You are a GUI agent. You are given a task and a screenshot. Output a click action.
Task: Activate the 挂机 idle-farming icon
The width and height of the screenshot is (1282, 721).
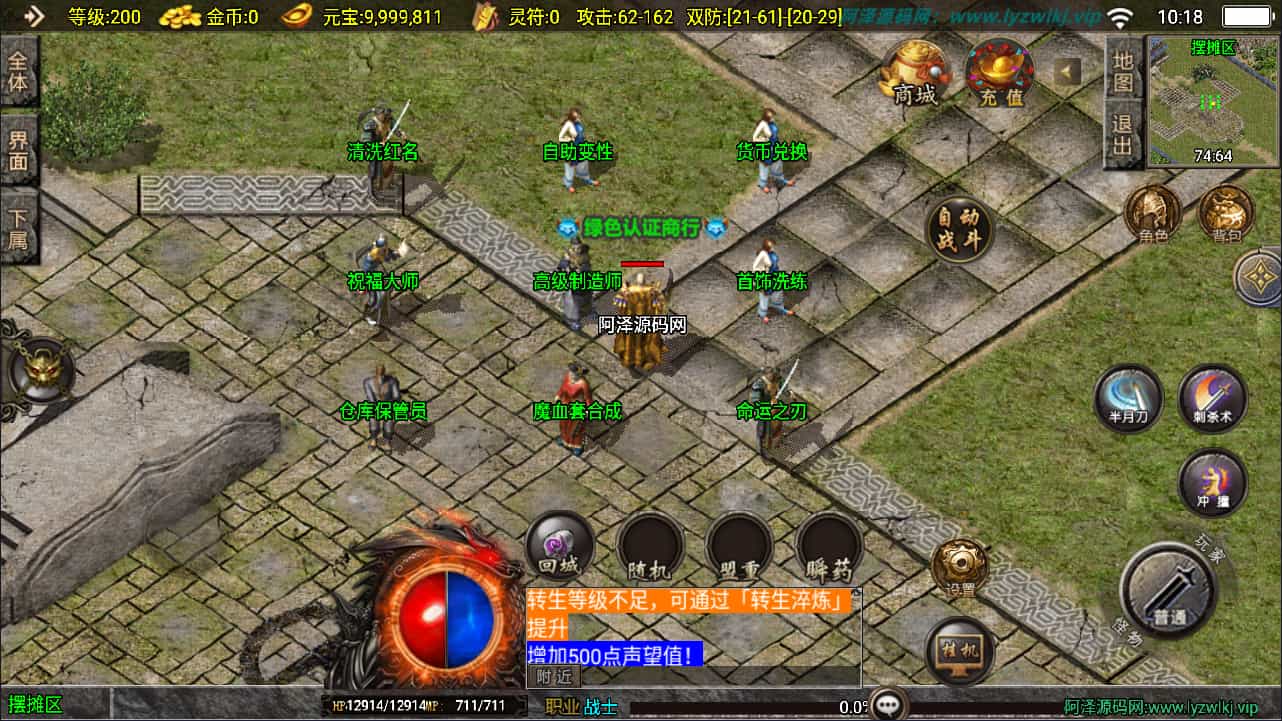tap(957, 651)
